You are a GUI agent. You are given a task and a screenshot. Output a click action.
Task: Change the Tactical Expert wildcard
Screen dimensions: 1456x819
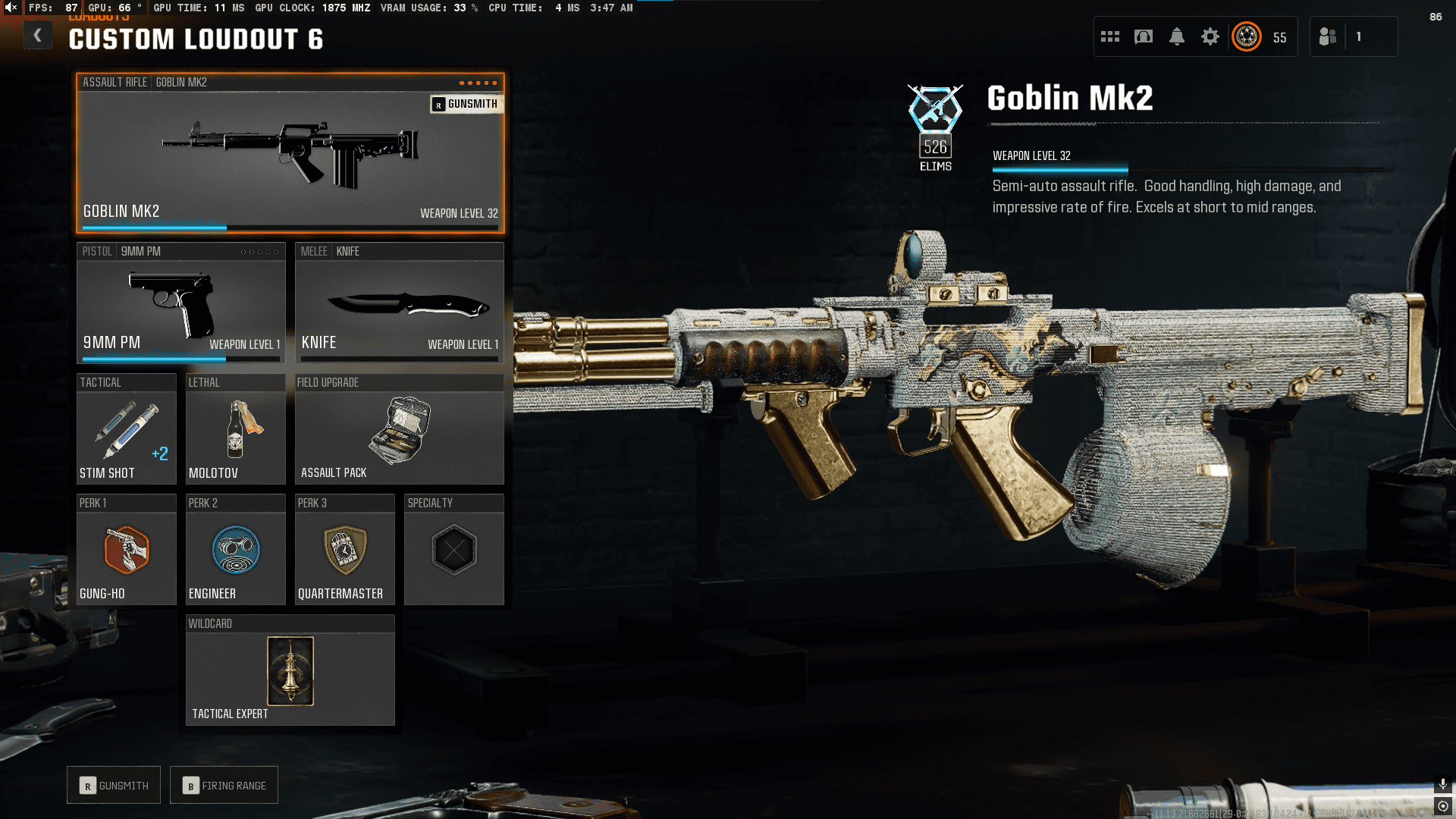[x=290, y=671]
